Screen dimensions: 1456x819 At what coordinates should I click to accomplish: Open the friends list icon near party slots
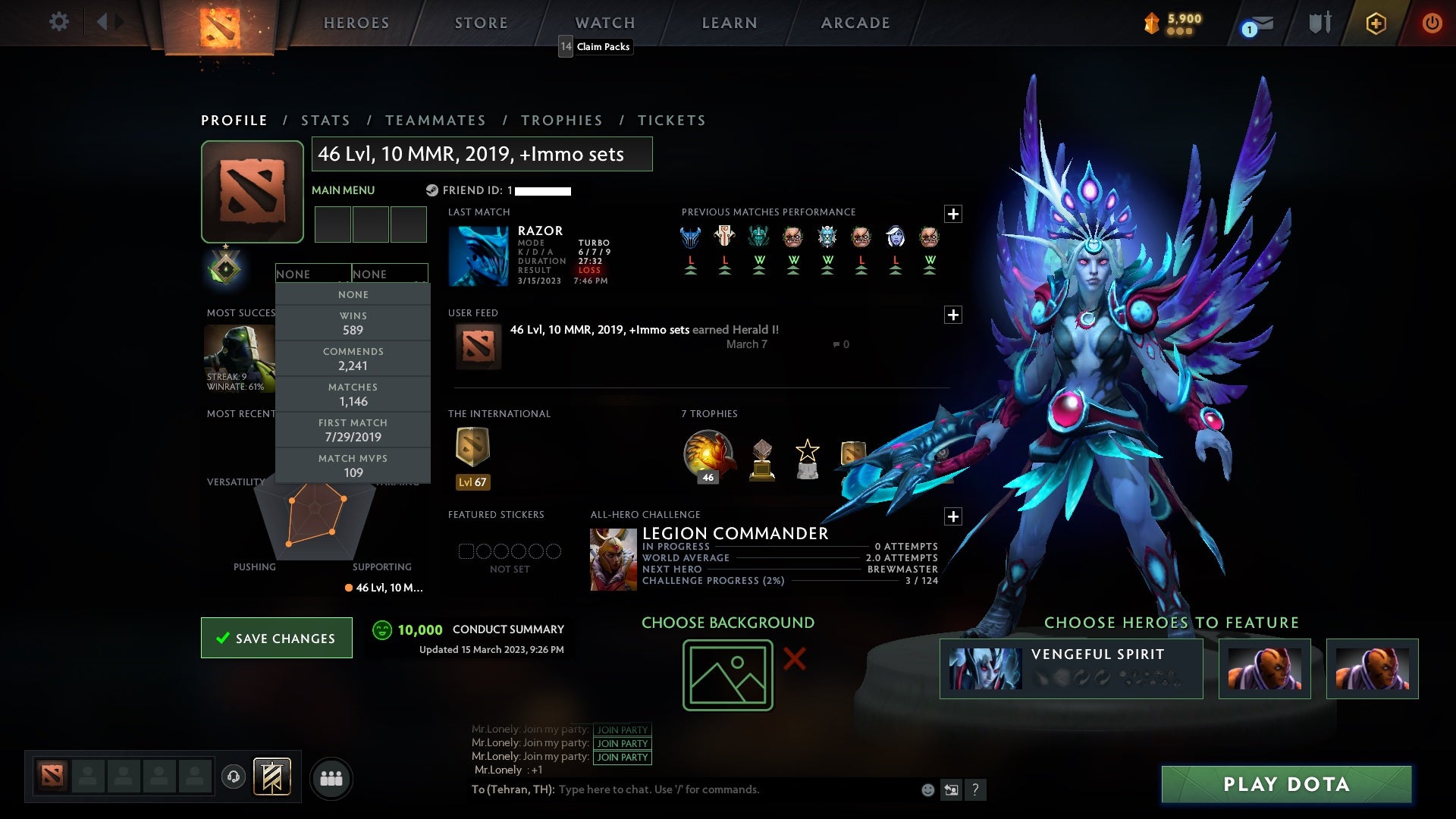pyautogui.click(x=332, y=778)
